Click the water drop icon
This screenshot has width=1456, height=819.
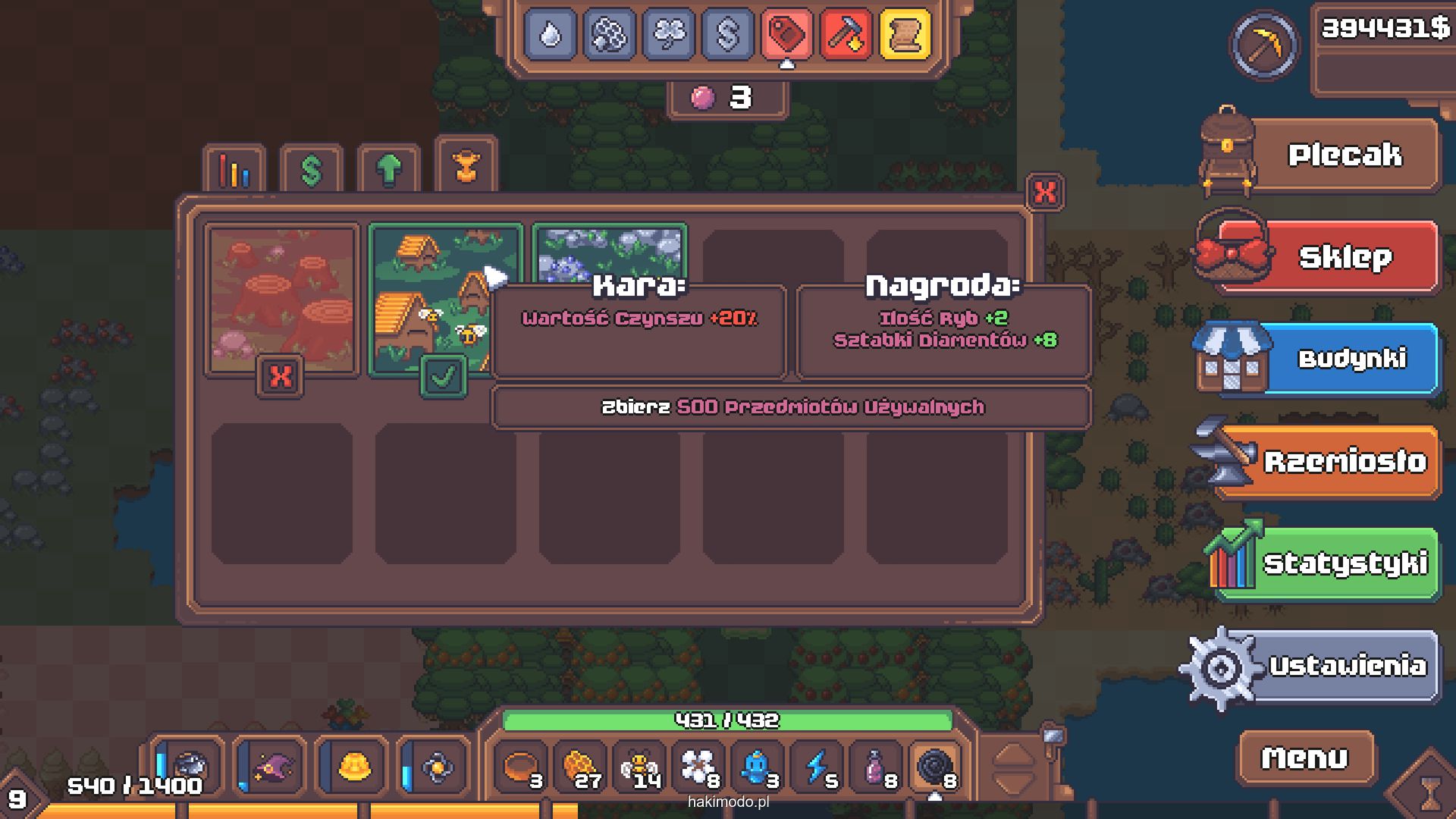tap(550, 34)
